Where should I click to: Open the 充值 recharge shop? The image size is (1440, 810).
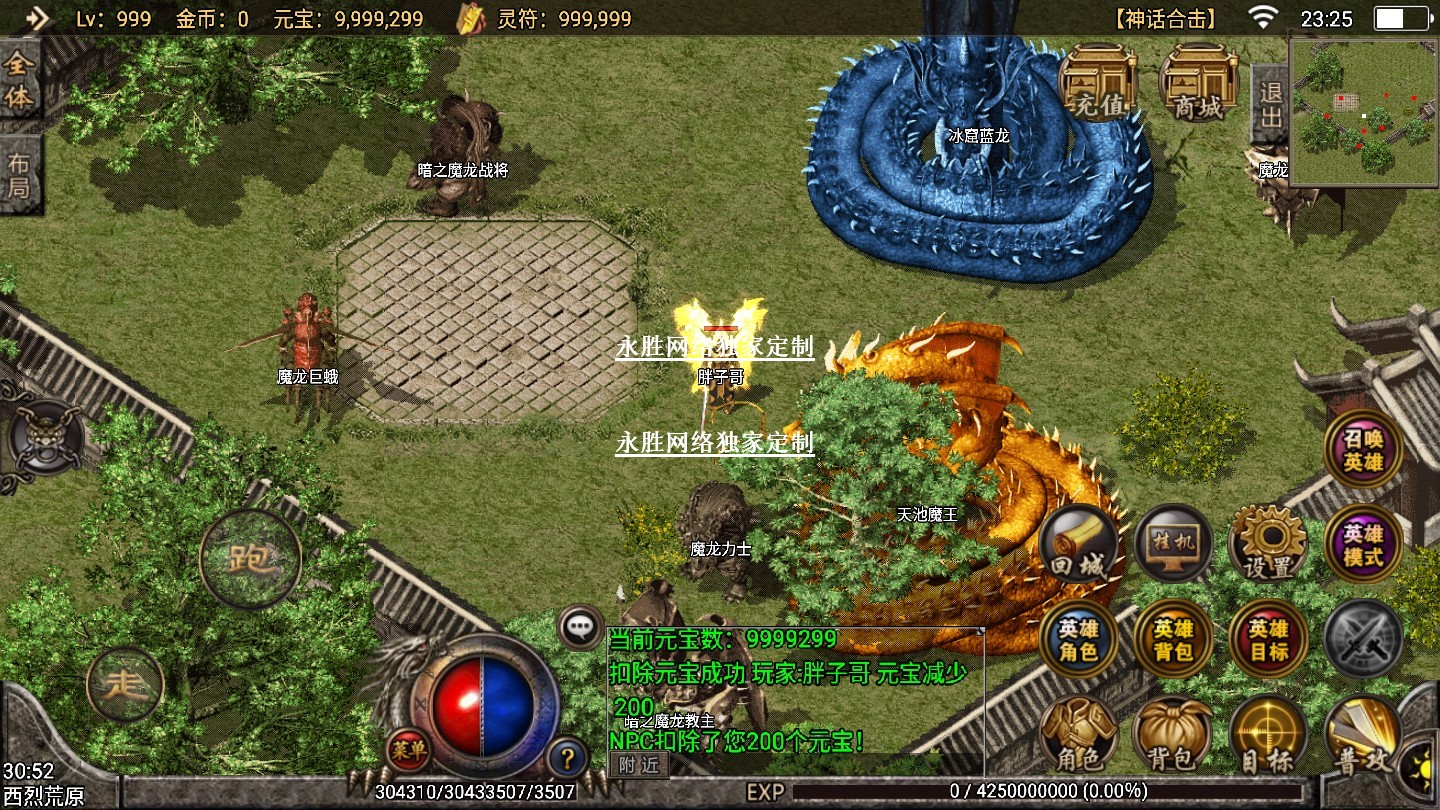tap(1097, 82)
